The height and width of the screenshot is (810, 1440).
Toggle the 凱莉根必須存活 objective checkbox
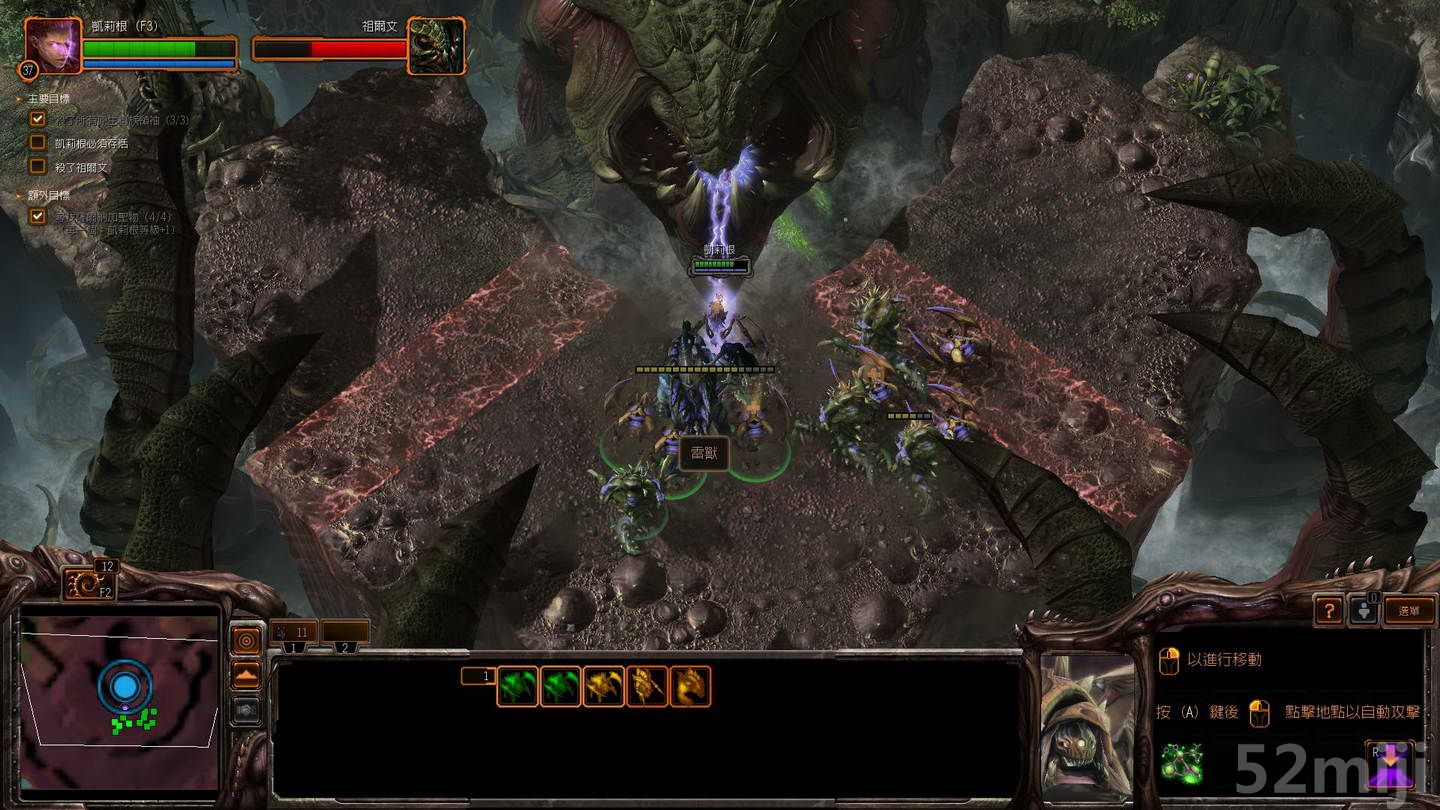tap(37, 141)
